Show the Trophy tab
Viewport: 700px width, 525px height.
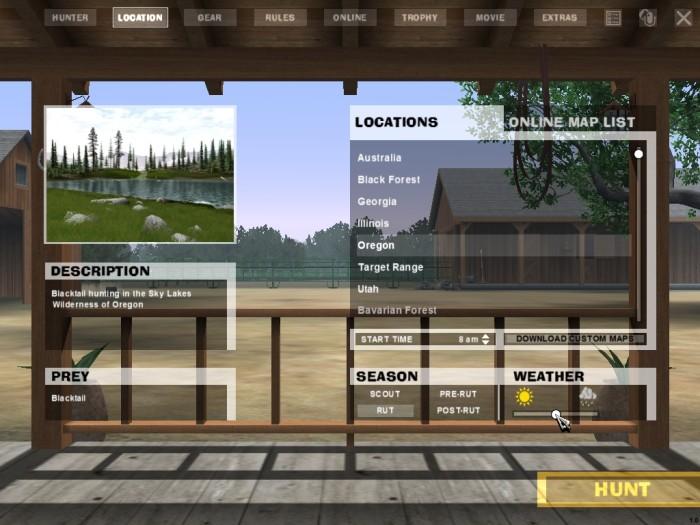point(421,18)
